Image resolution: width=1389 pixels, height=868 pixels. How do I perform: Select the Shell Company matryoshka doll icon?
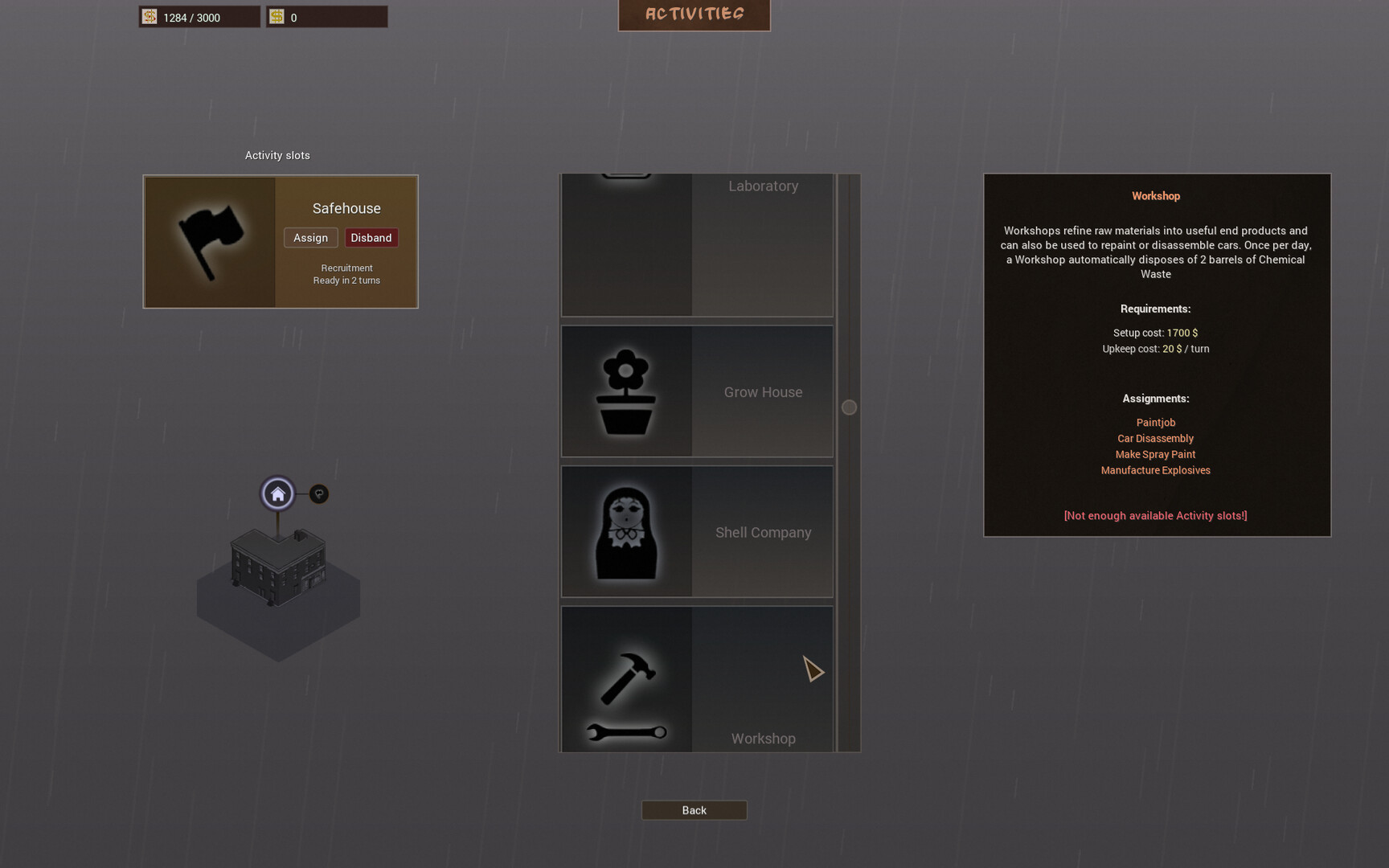point(627,530)
